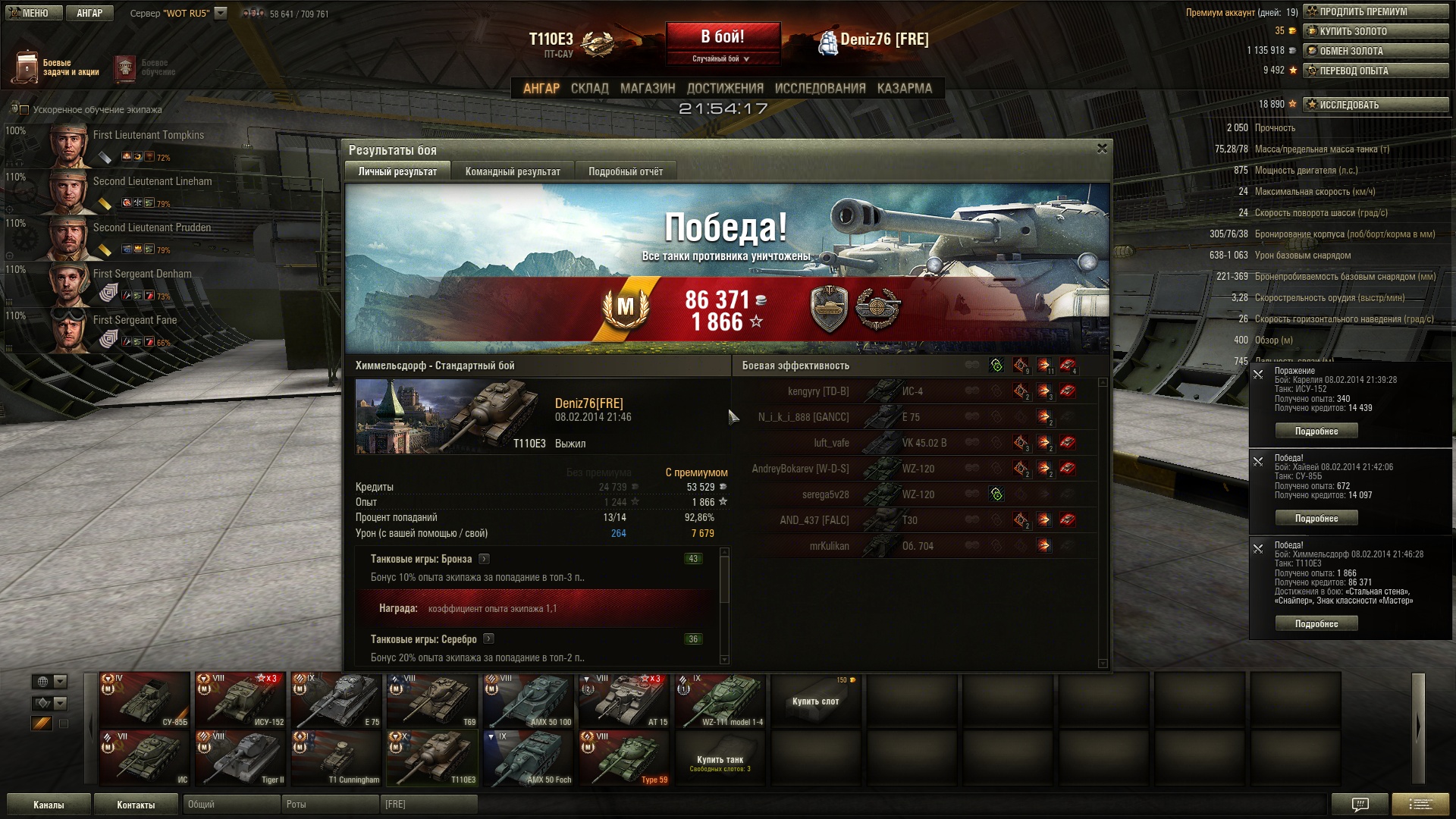Extend premium with ПРОДЛИТЬ ПРЕМИУМ
Image resolution: width=1456 pixels, height=819 pixels.
1376,11
